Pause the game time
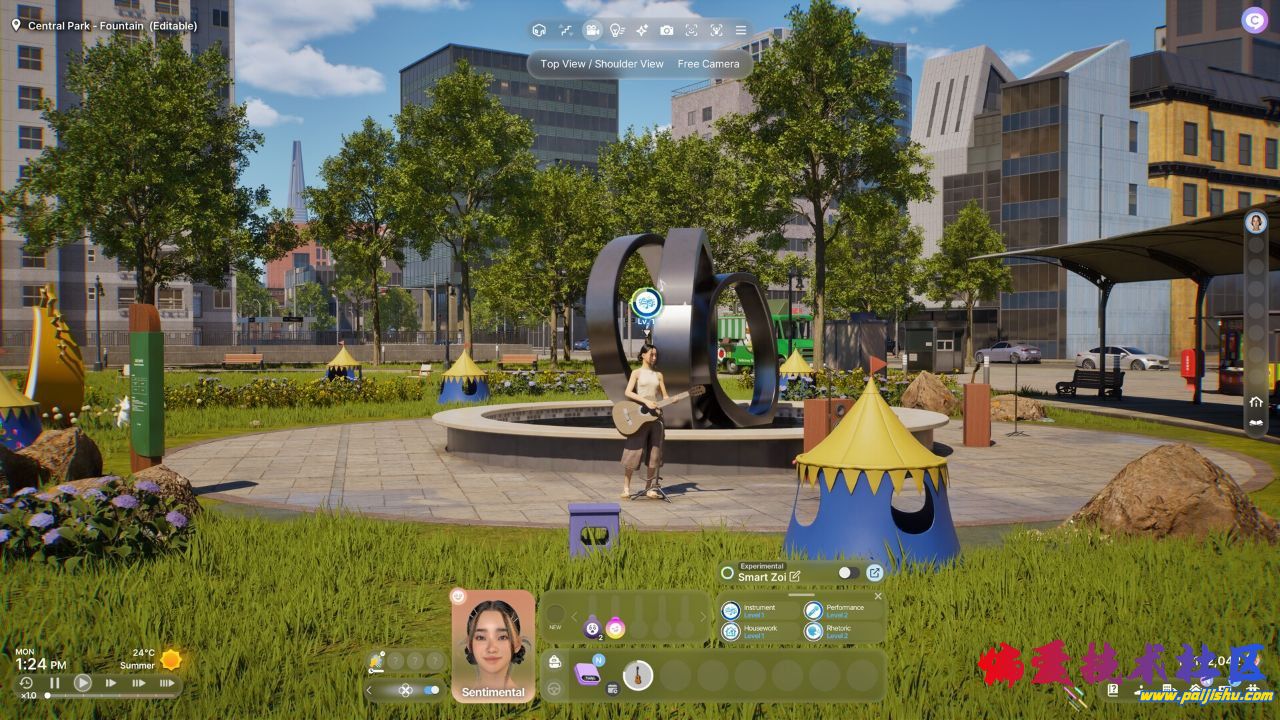The image size is (1280, 720). coord(55,683)
